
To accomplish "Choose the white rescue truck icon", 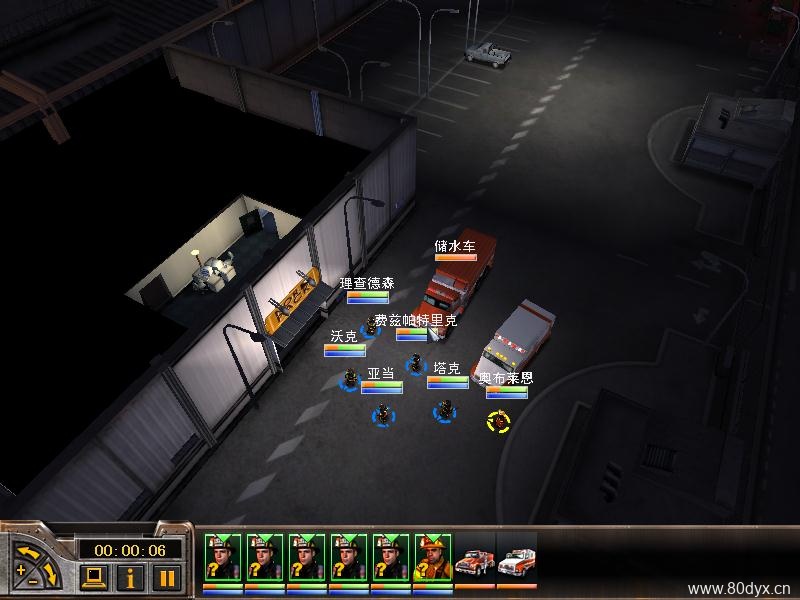I will point(516,562).
